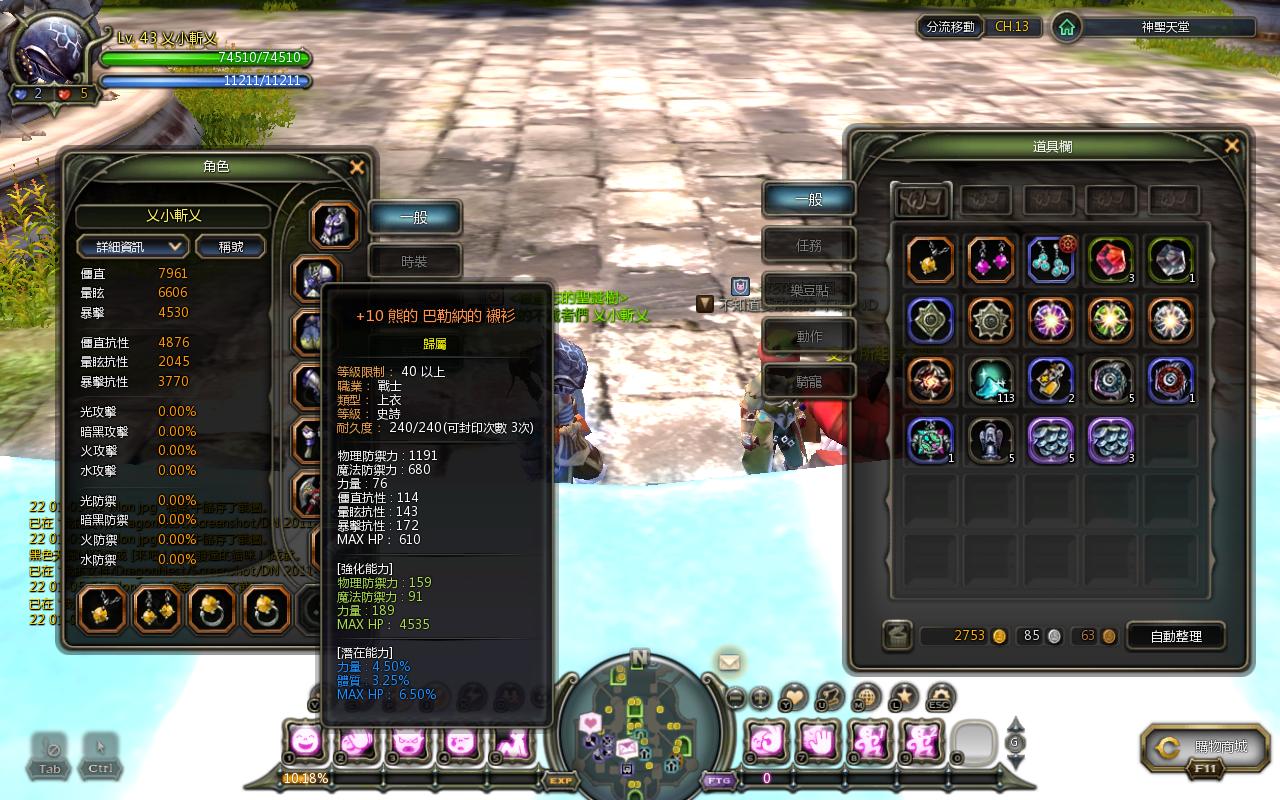The image size is (1280, 800).
Task: Click the 稱號 title button
Action: click(x=231, y=246)
